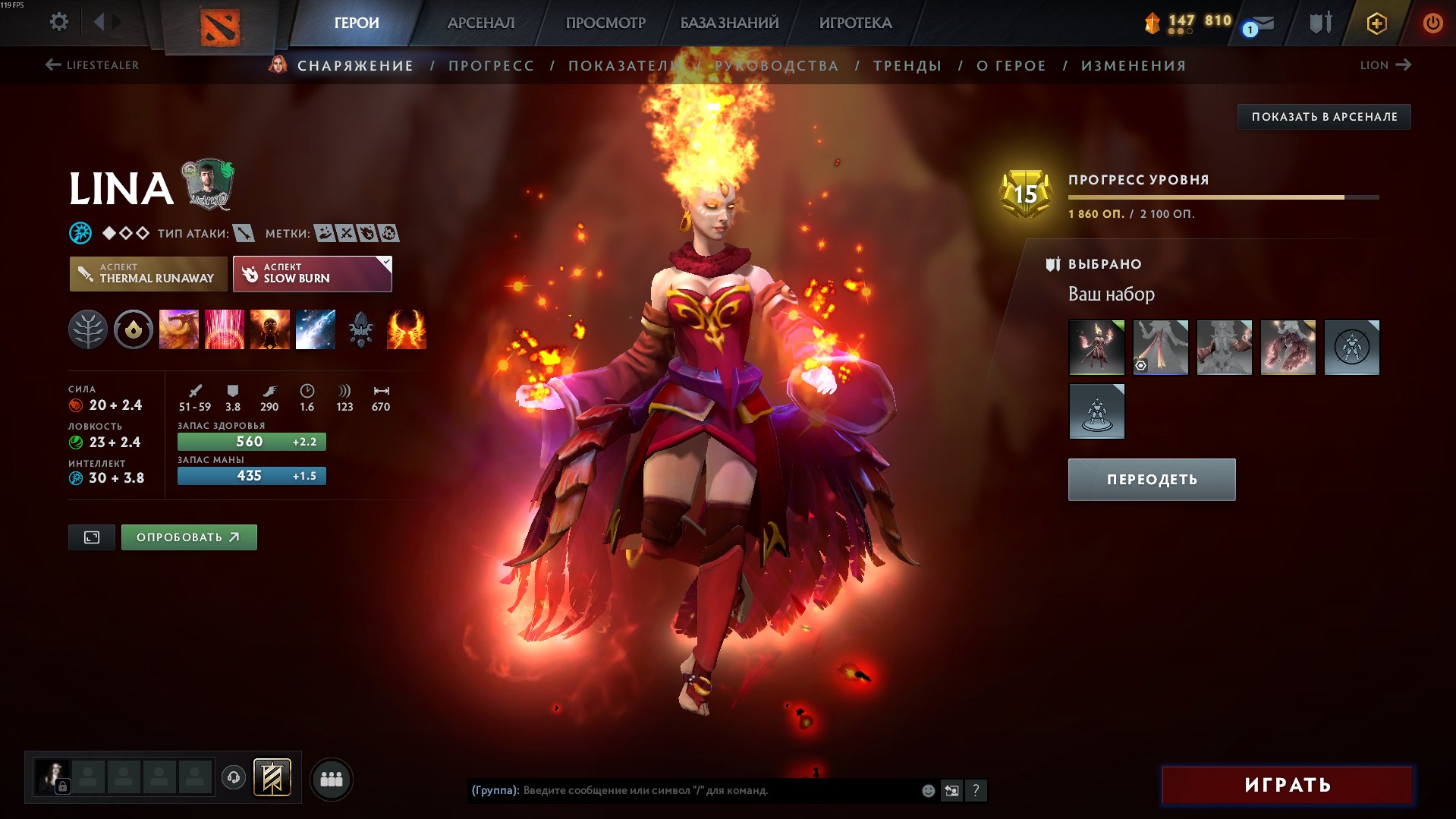Click the ПЕРЕОДЕТЬ button

pos(1150,479)
